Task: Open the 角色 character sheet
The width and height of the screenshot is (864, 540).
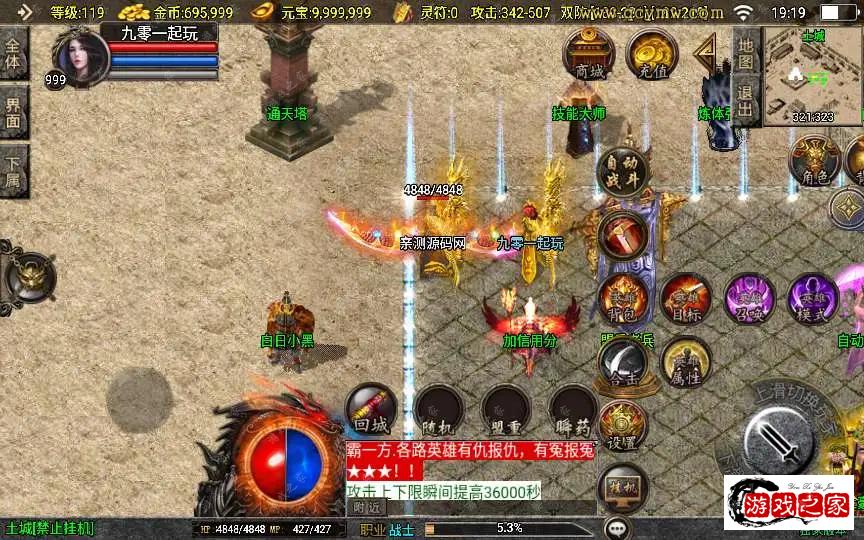Action: point(814,160)
